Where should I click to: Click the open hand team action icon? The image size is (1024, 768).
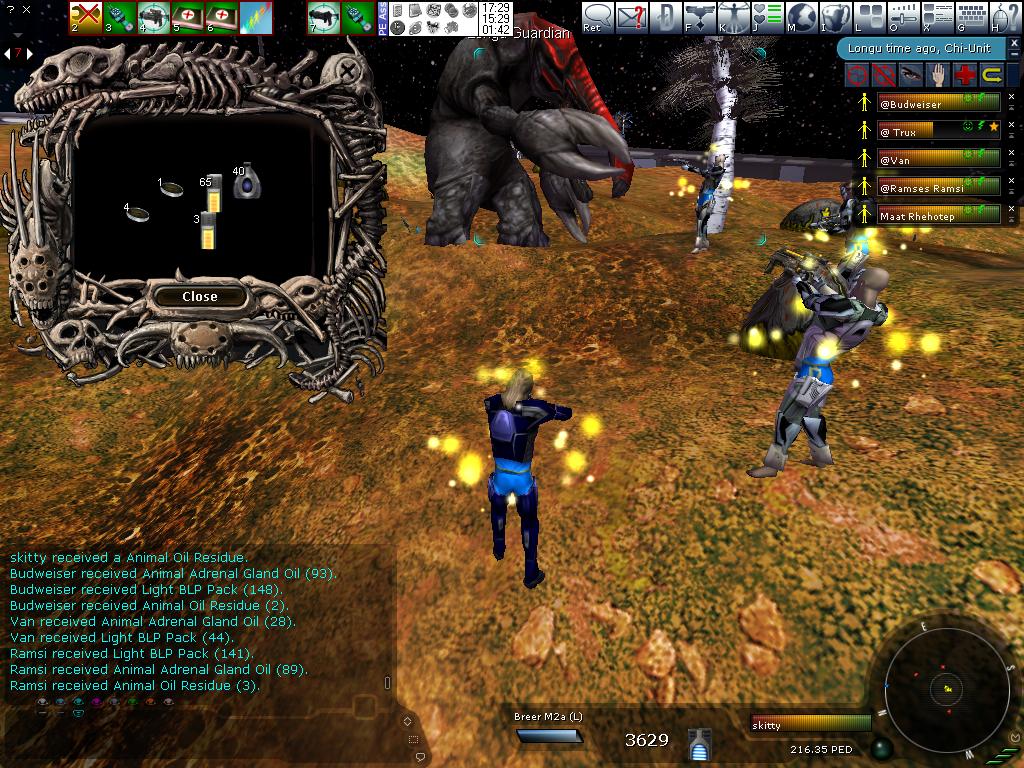click(937, 74)
